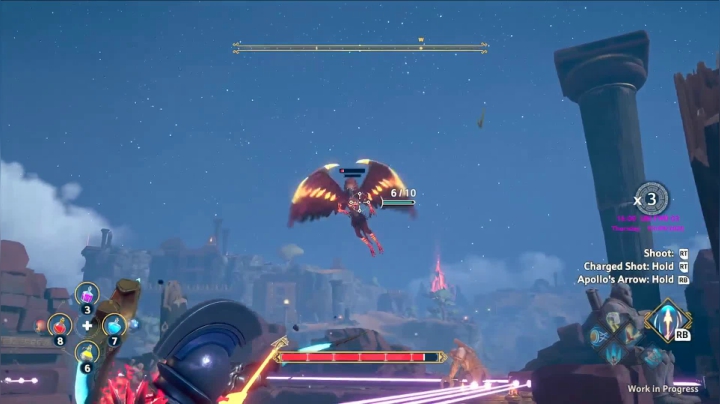Click the compass bar at the top

tap(360, 47)
